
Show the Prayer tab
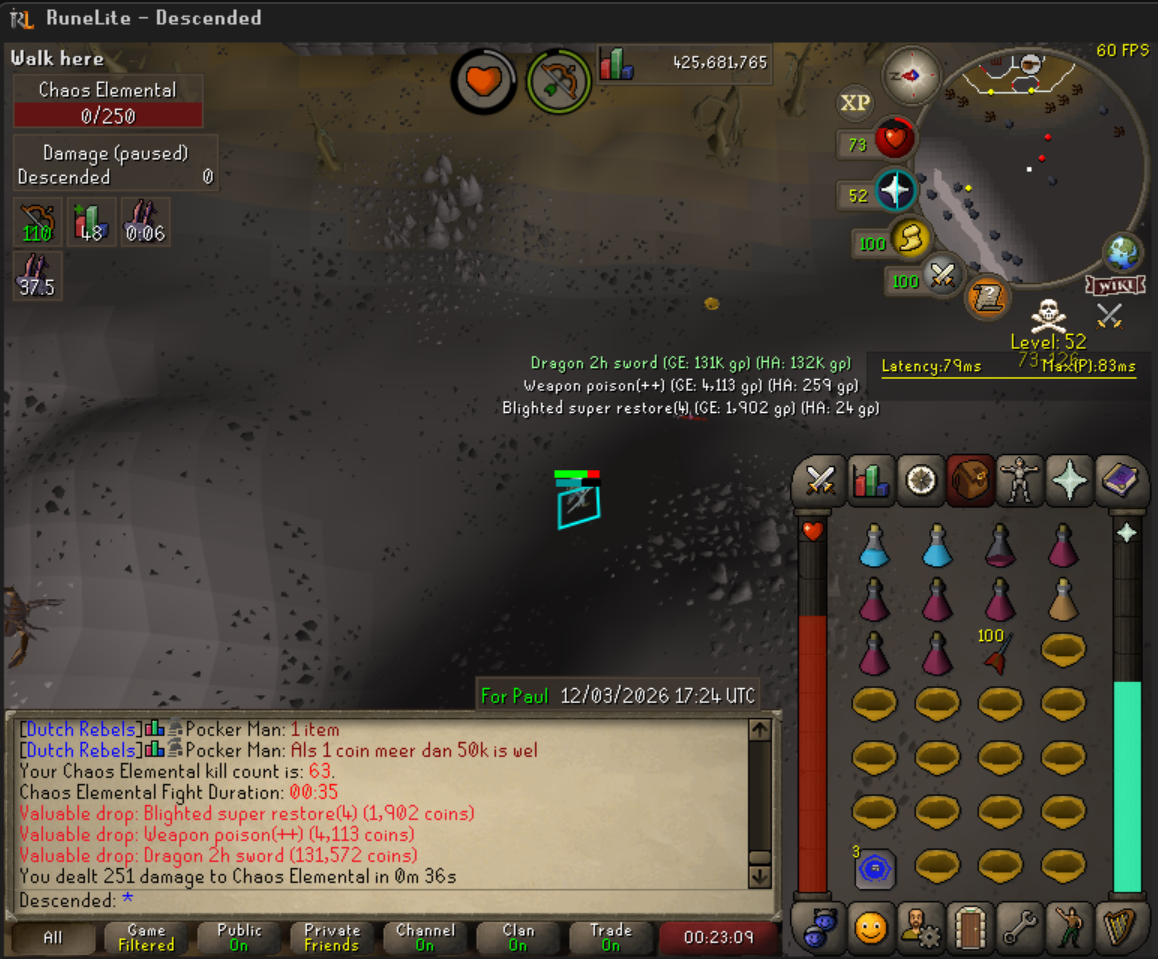click(1069, 481)
